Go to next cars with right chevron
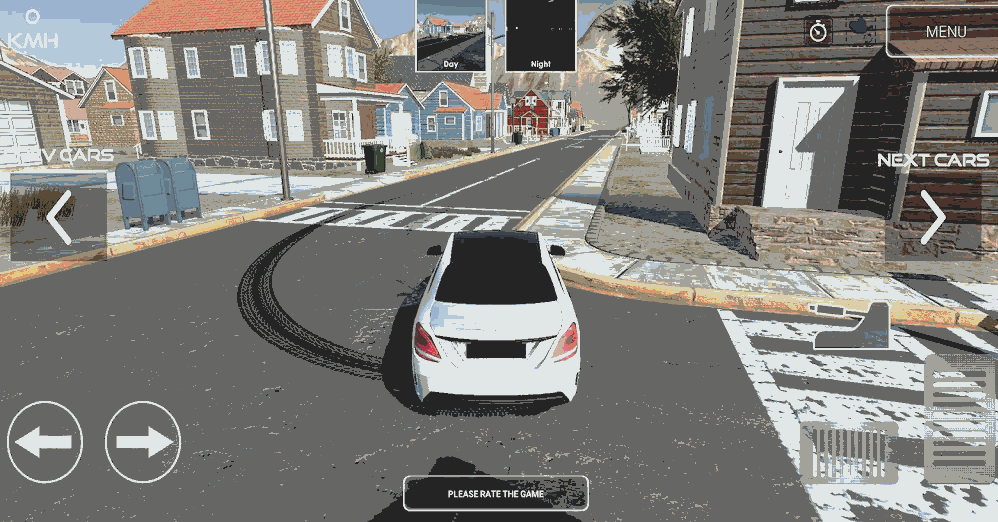Image resolution: width=998 pixels, height=522 pixels. [x=933, y=217]
